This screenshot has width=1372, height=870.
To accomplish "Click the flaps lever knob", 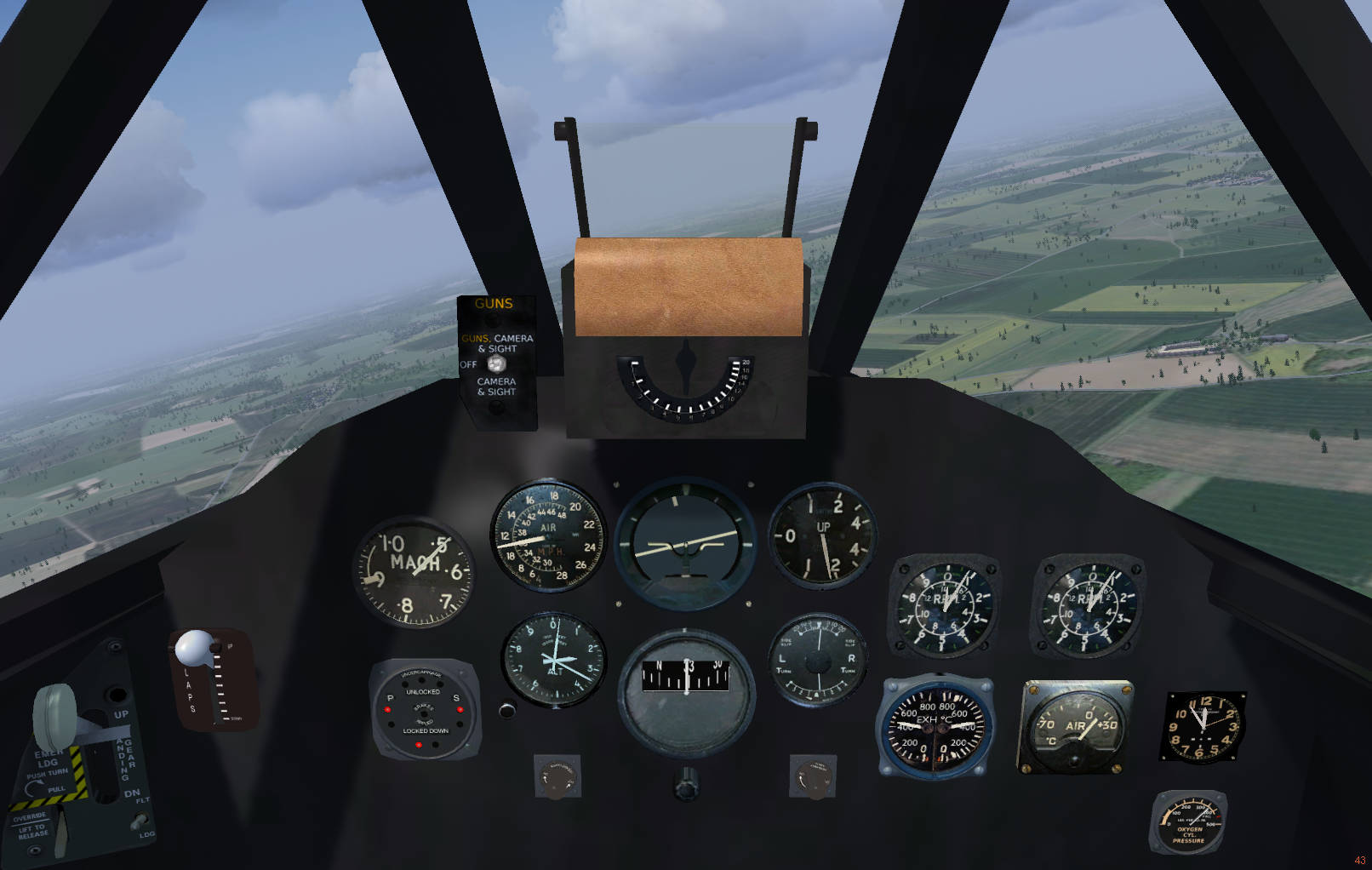I will (194, 649).
